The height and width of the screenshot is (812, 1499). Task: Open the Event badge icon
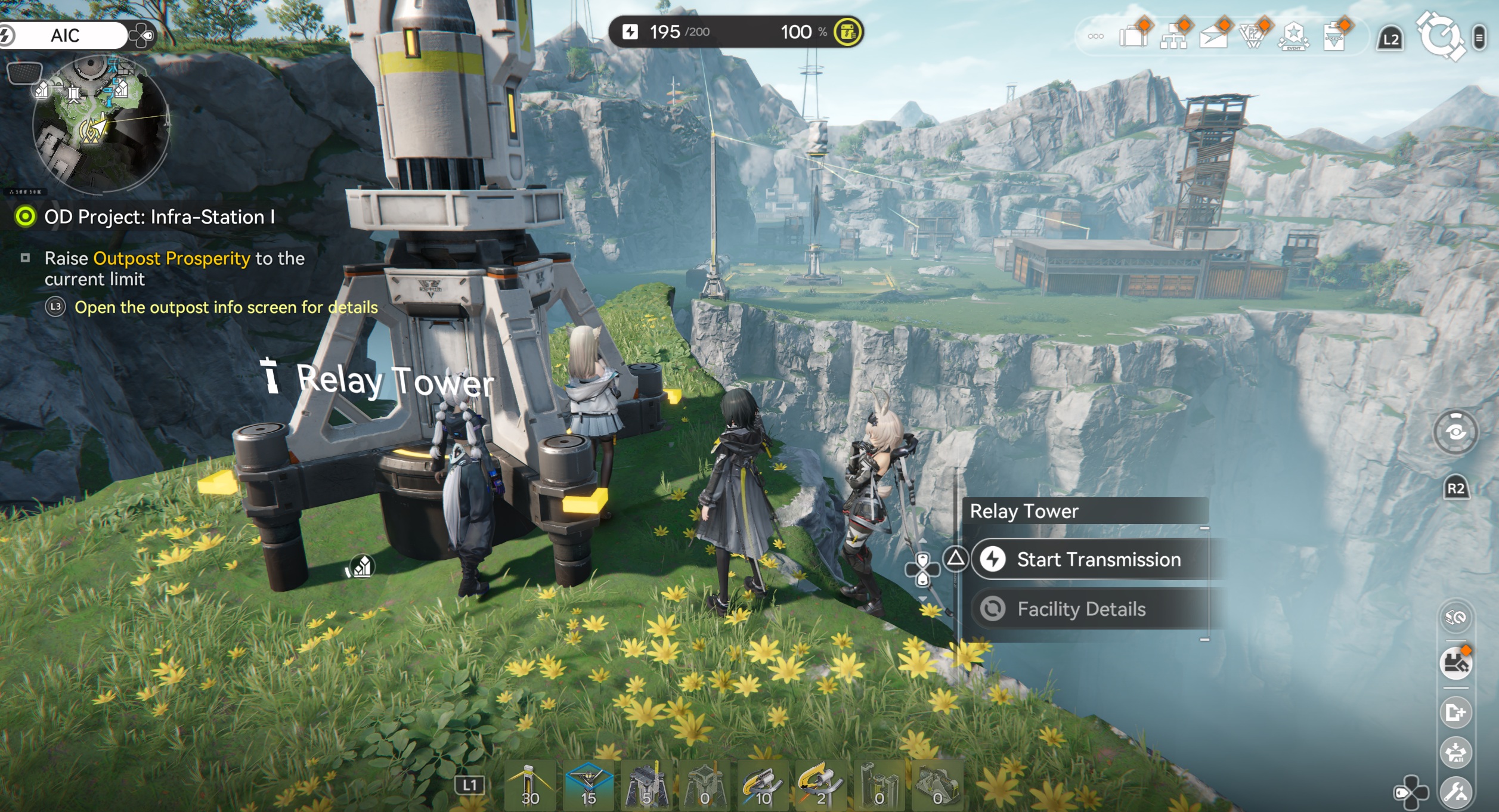click(x=1293, y=36)
